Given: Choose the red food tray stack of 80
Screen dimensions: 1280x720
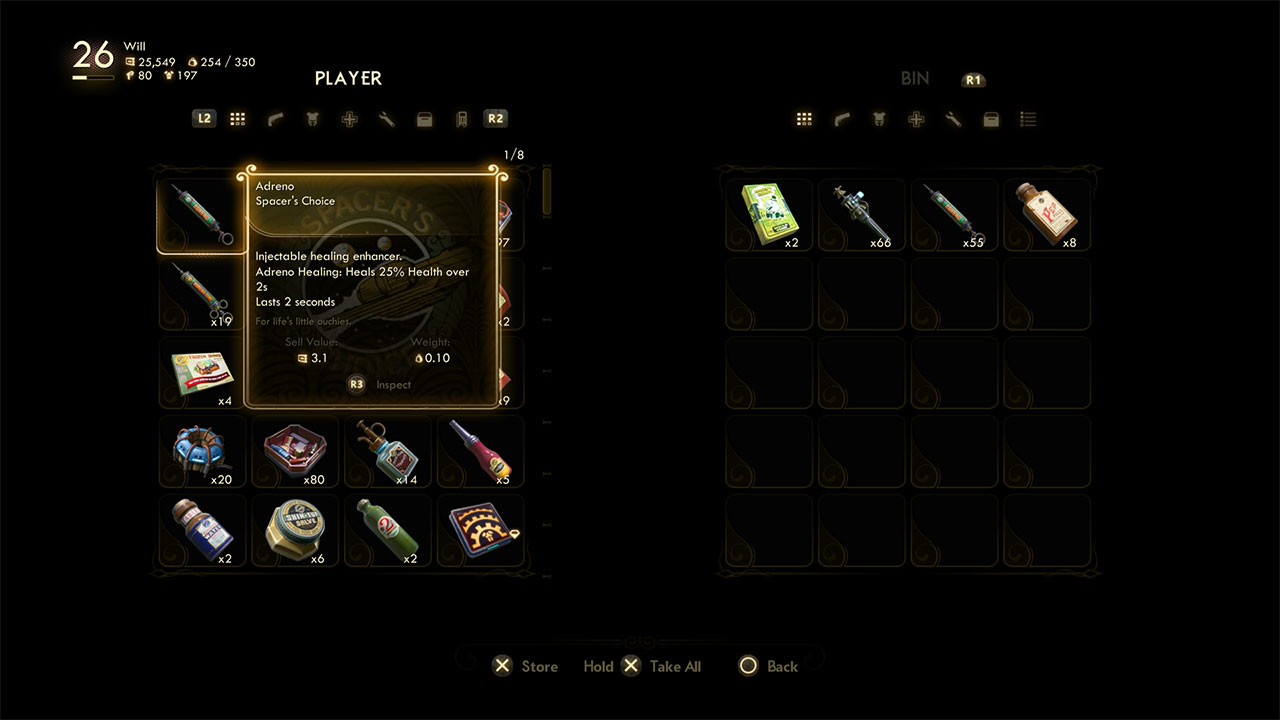Looking at the screenshot, I should click(294, 452).
